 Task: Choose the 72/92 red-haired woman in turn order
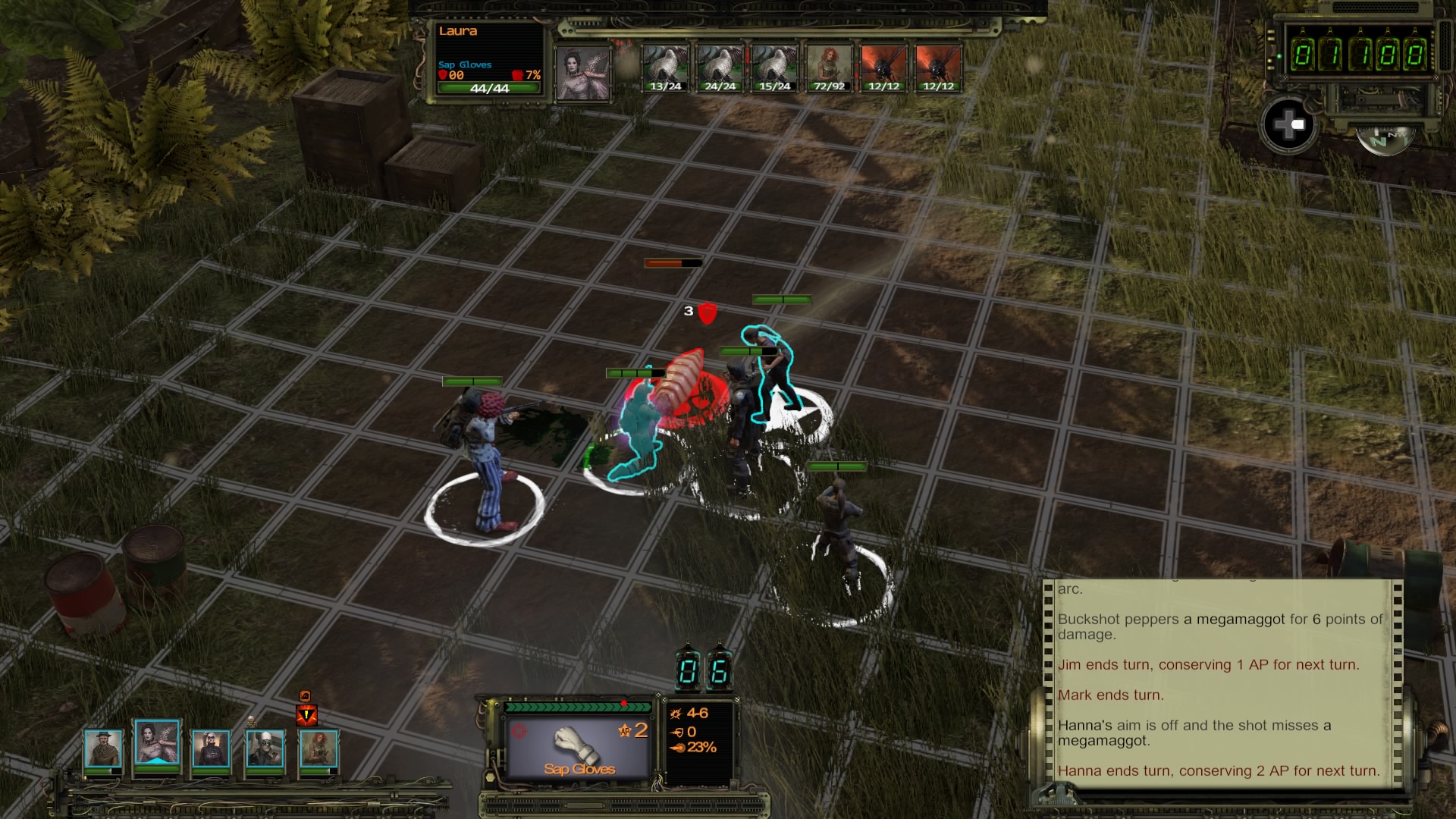pos(829,68)
